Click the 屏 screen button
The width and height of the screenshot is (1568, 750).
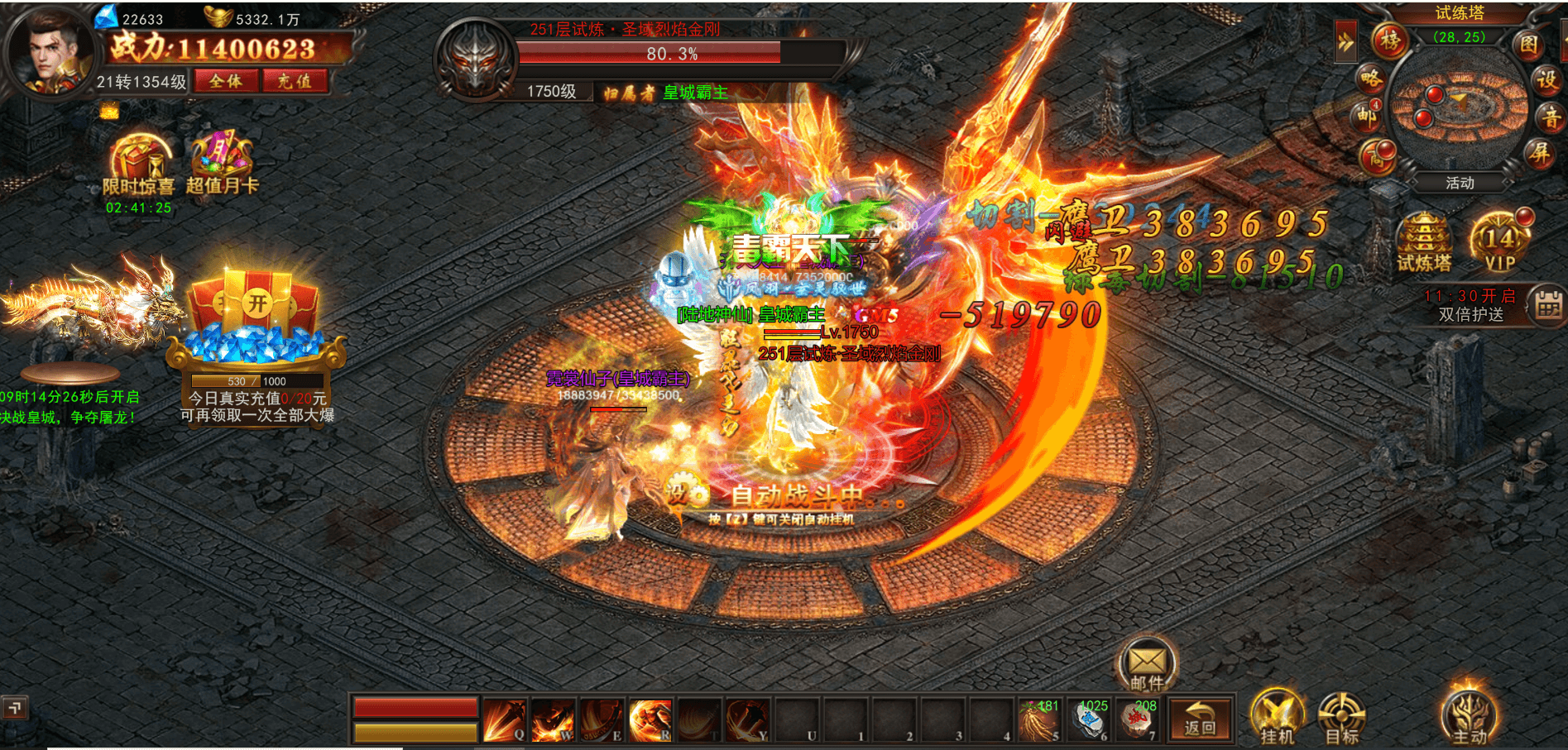pyautogui.click(x=1540, y=153)
